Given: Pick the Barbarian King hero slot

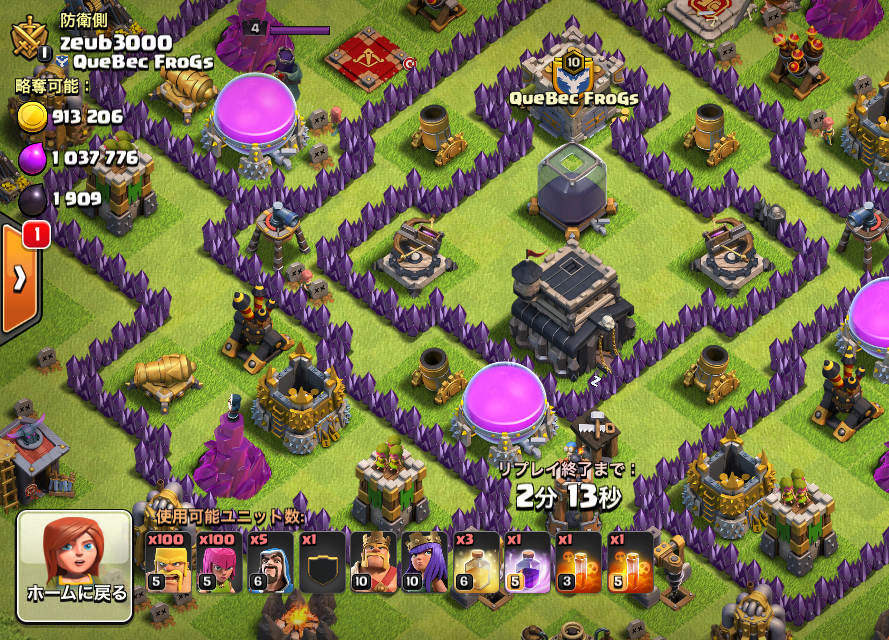Looking at the screenshot, I should (x=373, y=562).
